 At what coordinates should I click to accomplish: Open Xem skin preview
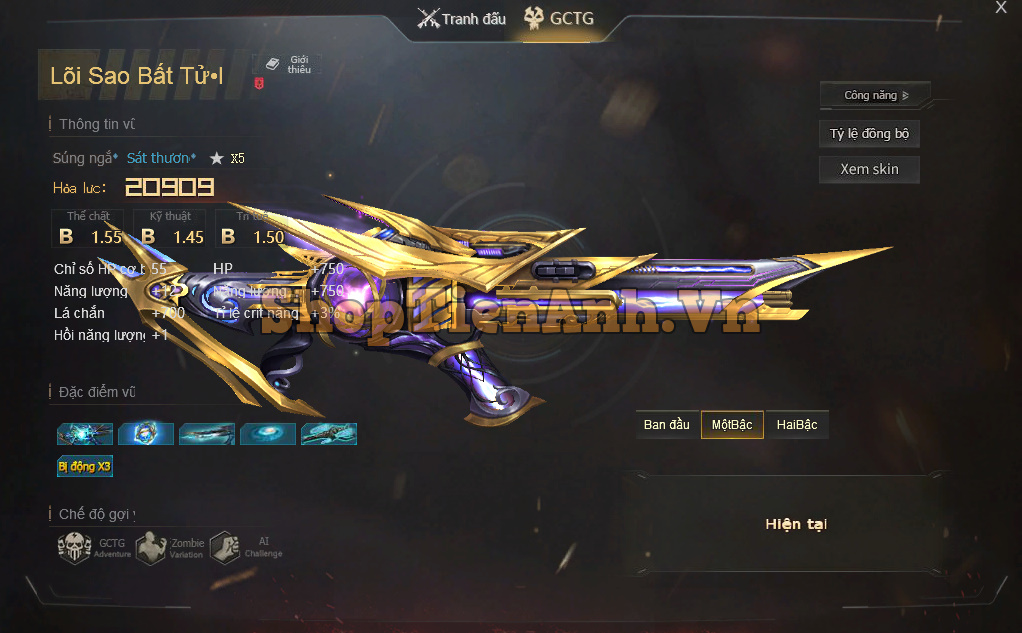pos(869,169)
